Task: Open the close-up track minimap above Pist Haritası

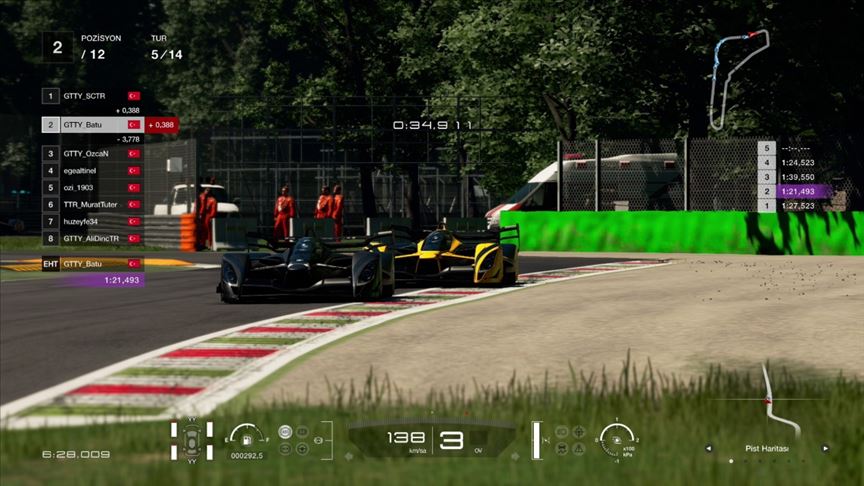Action: coord(767,400)
